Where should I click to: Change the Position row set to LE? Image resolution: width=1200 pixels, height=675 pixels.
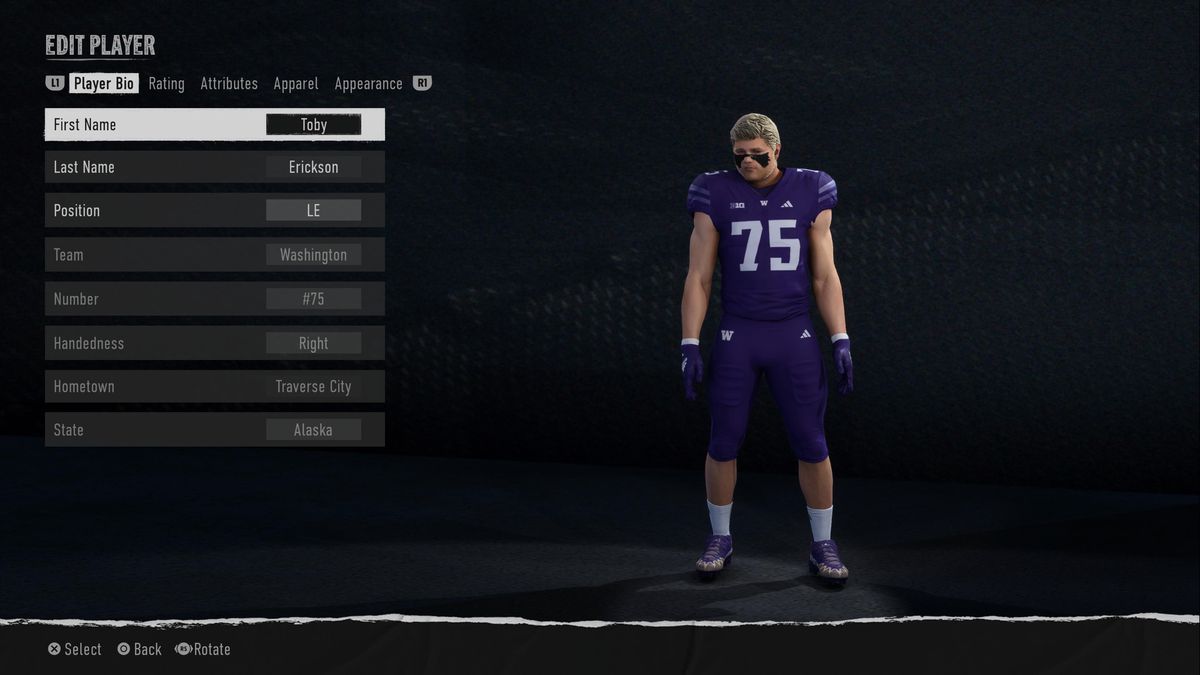[215, 210]
